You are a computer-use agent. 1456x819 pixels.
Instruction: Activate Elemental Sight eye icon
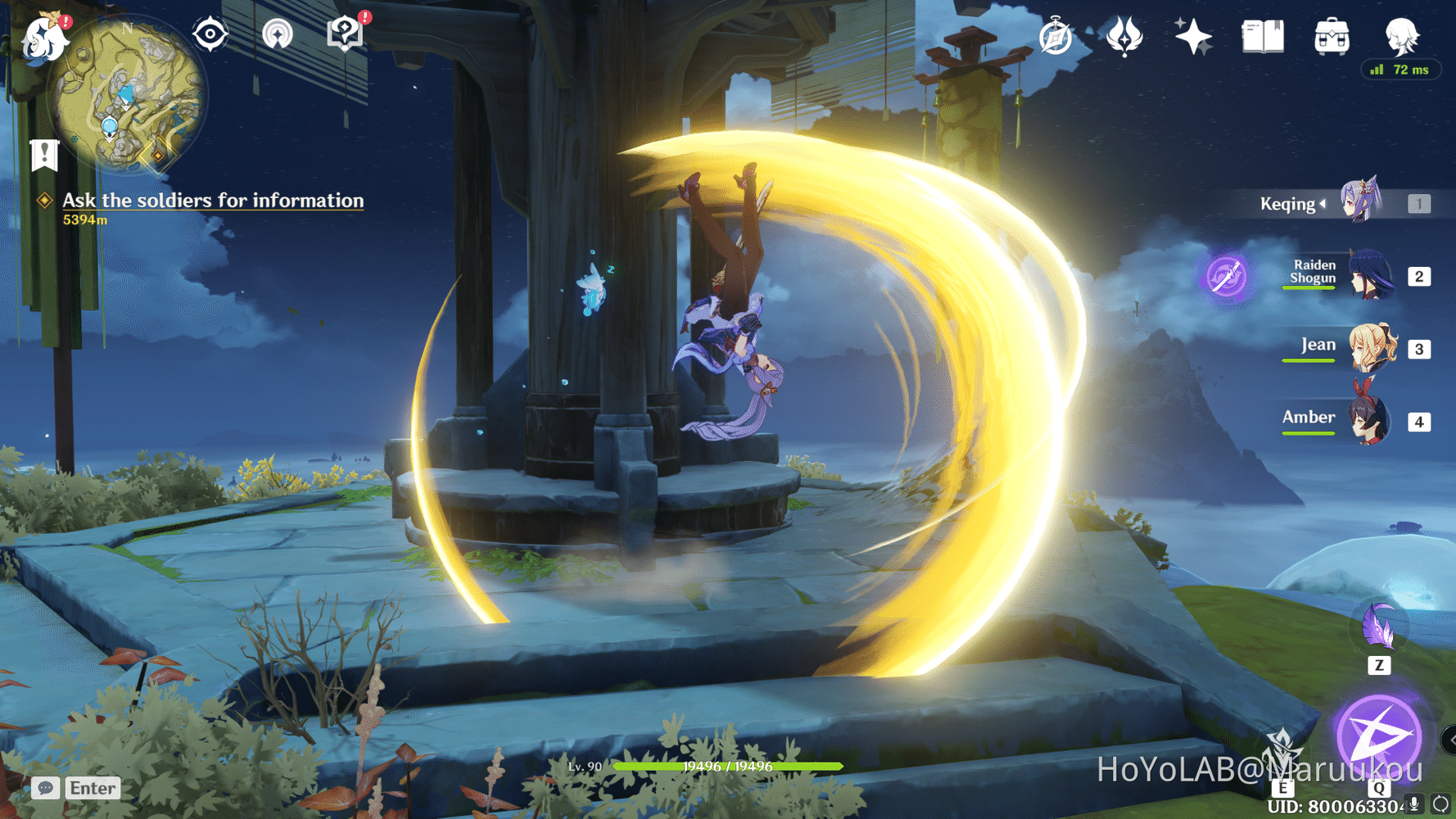(x=210, y=33)
